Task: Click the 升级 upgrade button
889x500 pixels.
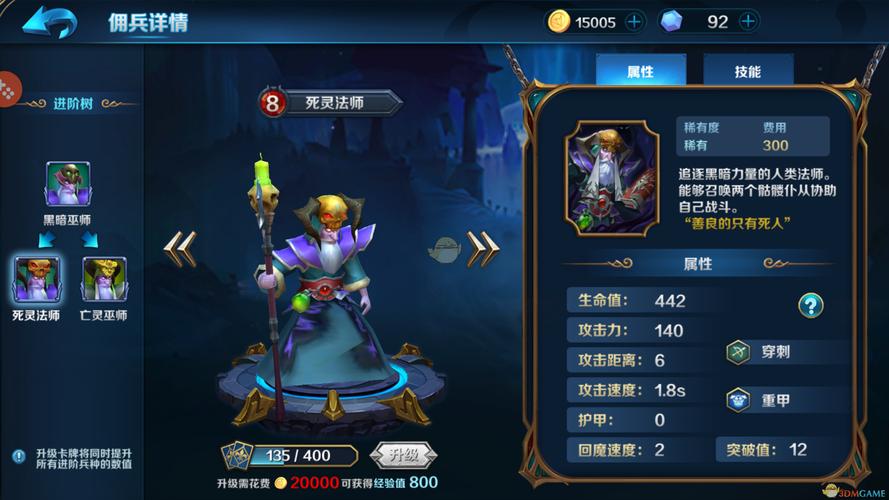Action: click(x=403, y=455)
